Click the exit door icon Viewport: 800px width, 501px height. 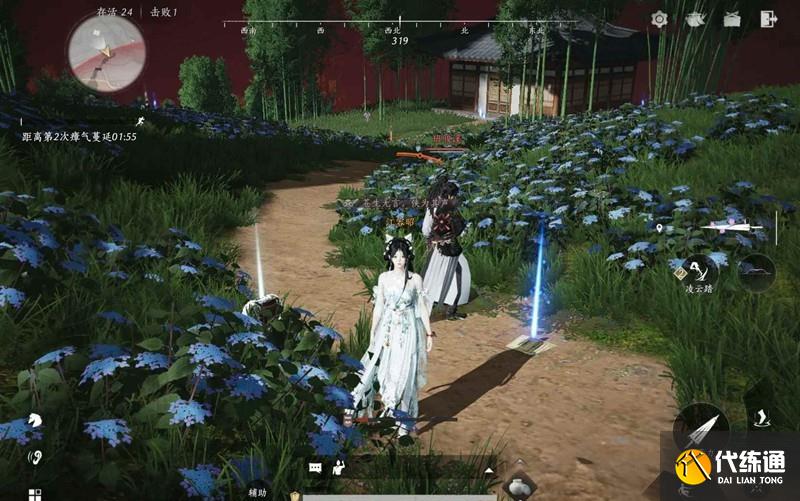click(769, 19)
